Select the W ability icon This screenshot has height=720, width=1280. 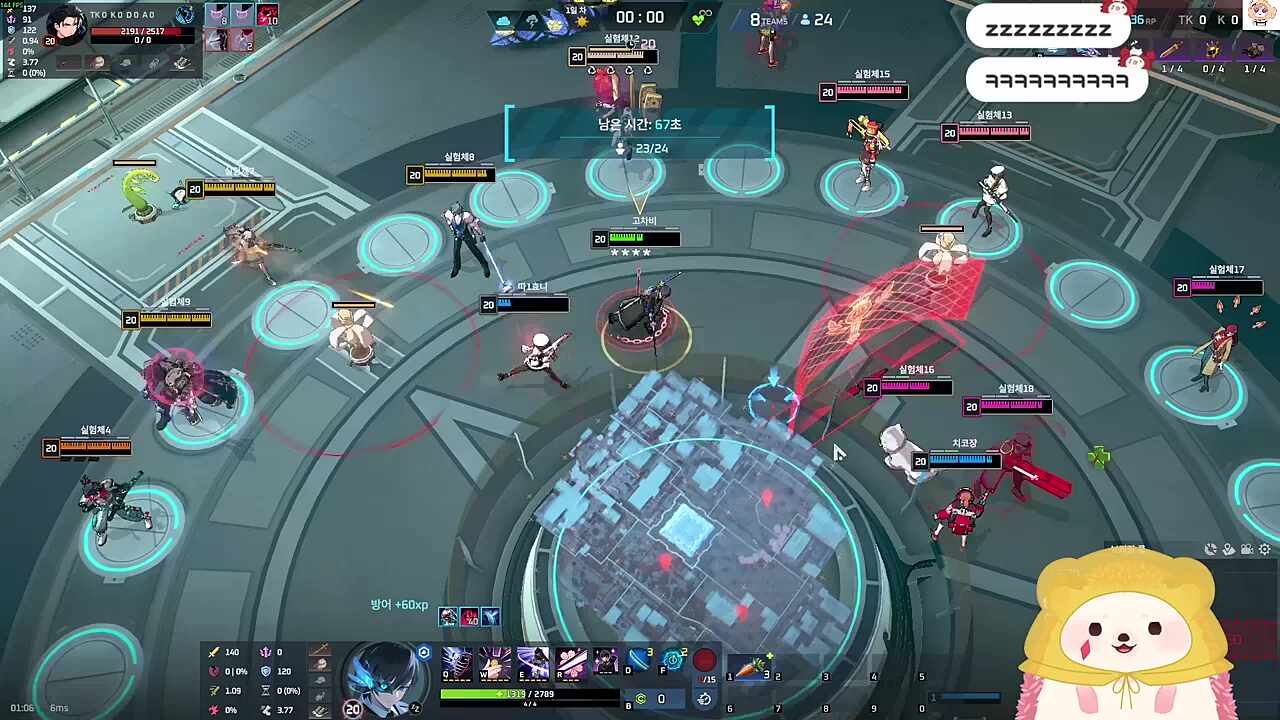click(494, 662)
